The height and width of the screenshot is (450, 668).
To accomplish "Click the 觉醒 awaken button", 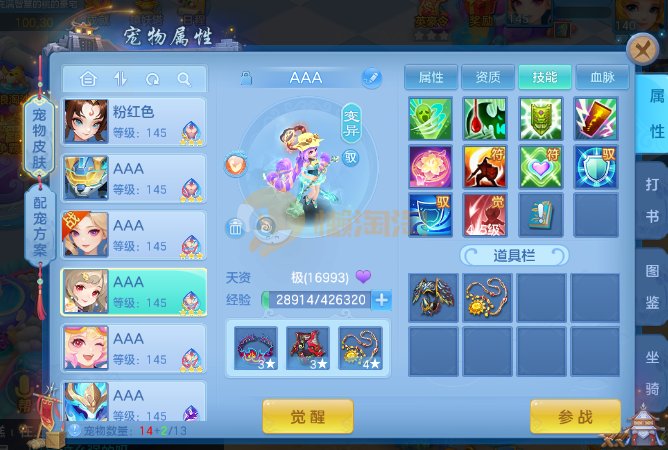I will pos(307,416).
